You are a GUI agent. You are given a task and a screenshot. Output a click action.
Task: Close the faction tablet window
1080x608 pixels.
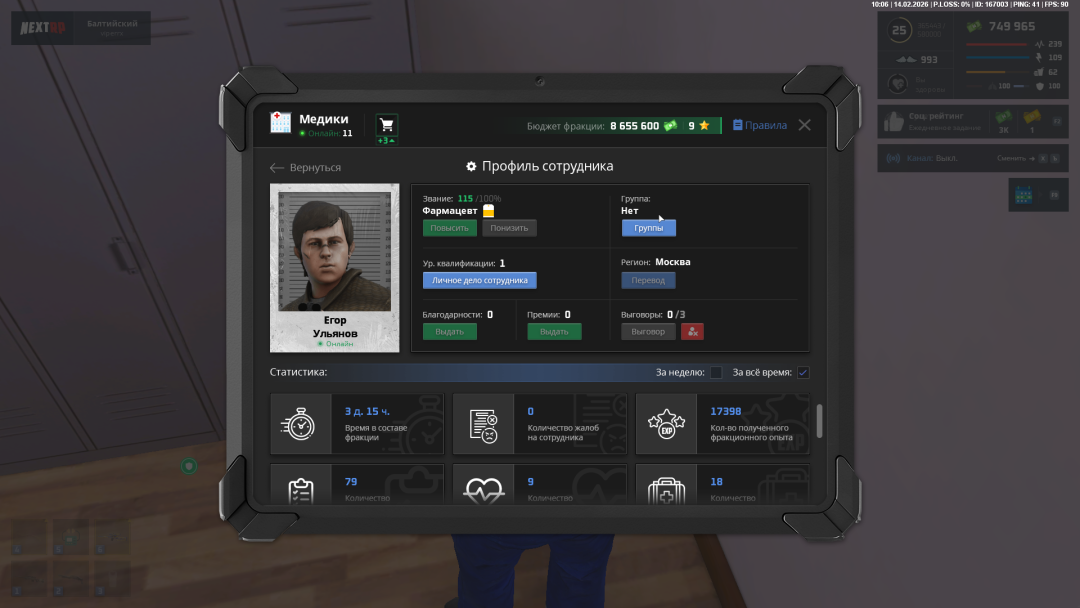[804, 126]
